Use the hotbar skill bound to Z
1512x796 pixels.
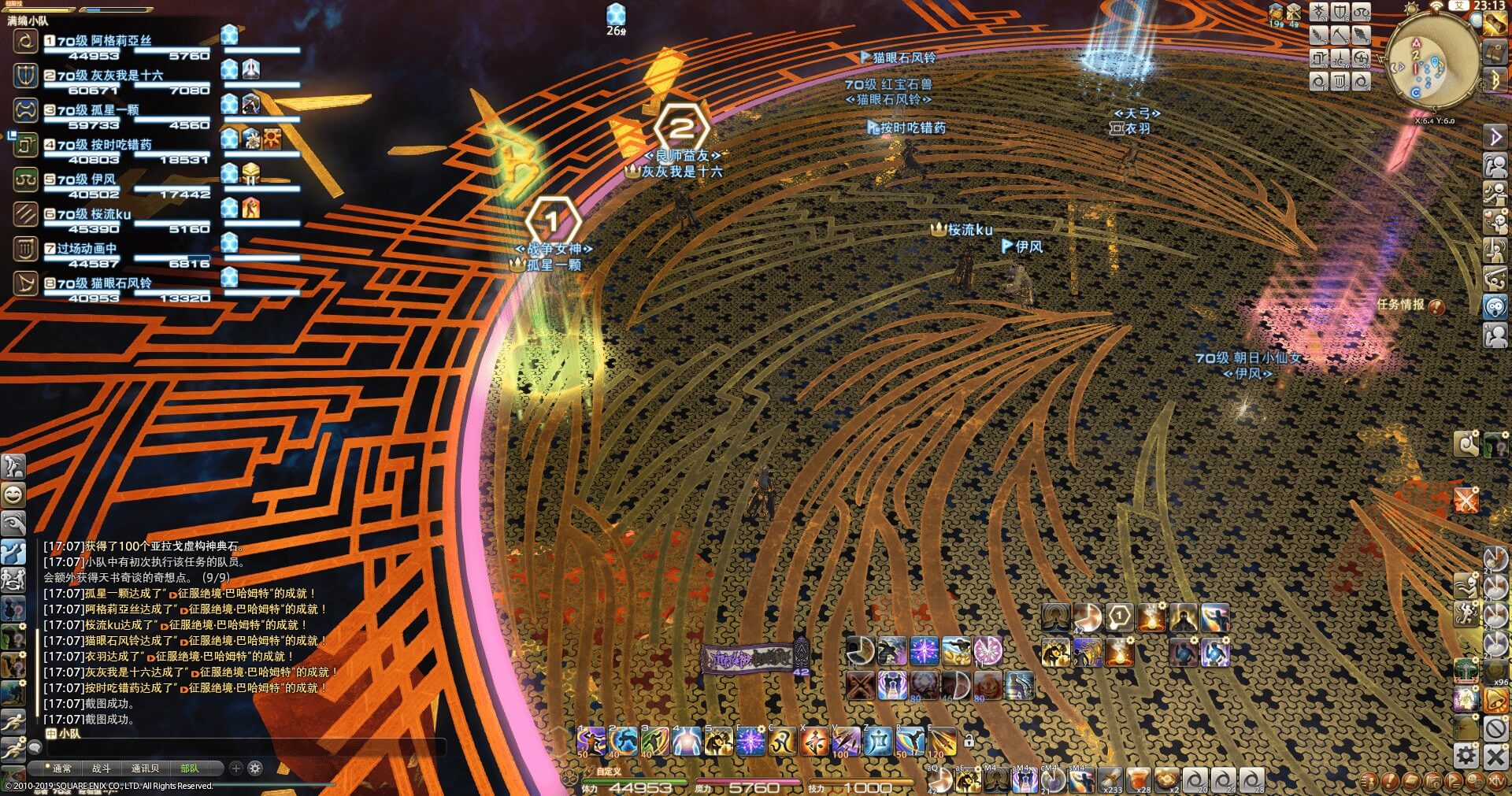pos(877,741)
